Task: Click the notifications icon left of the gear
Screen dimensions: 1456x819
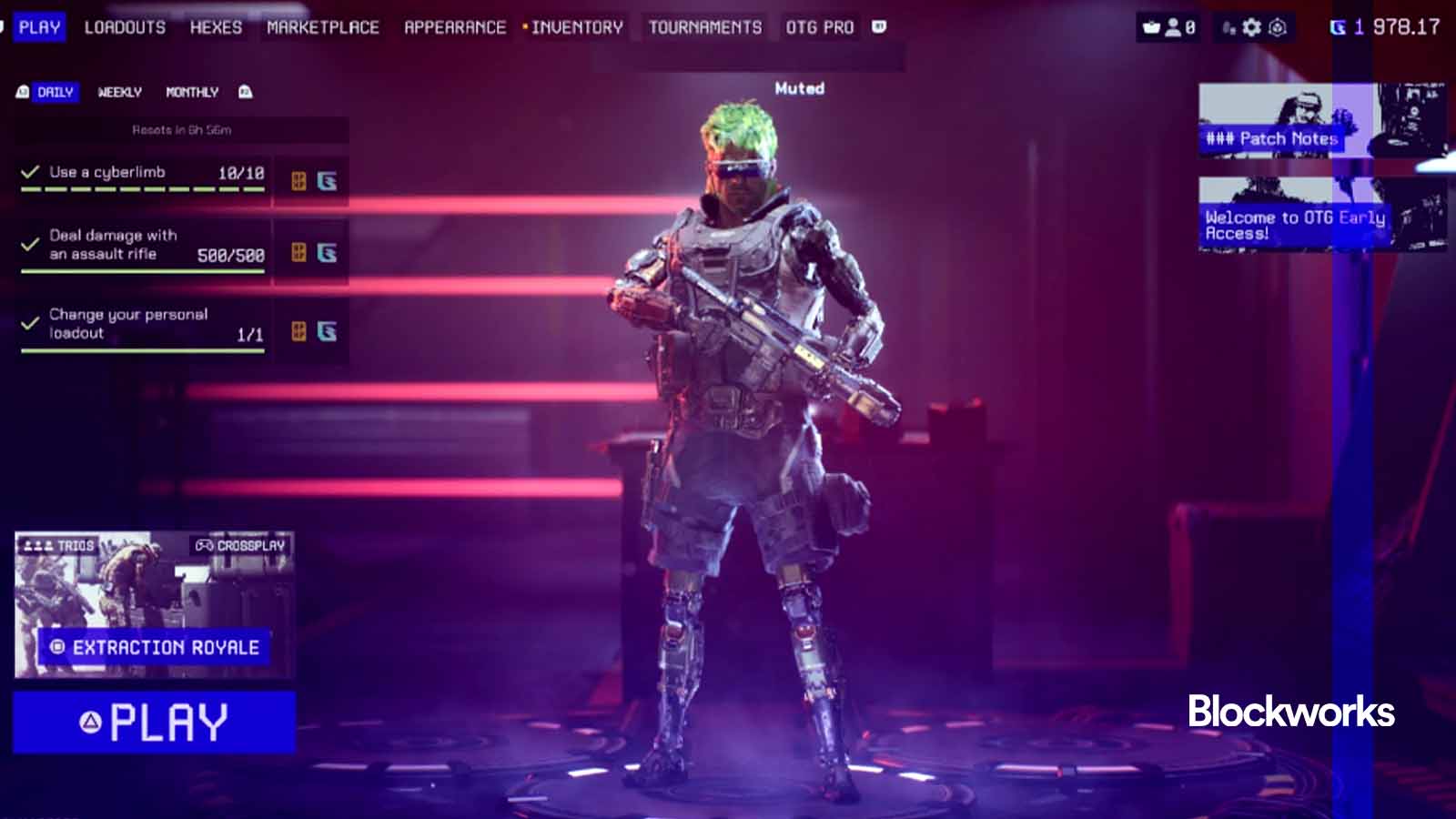Action: pos(1227,27)
